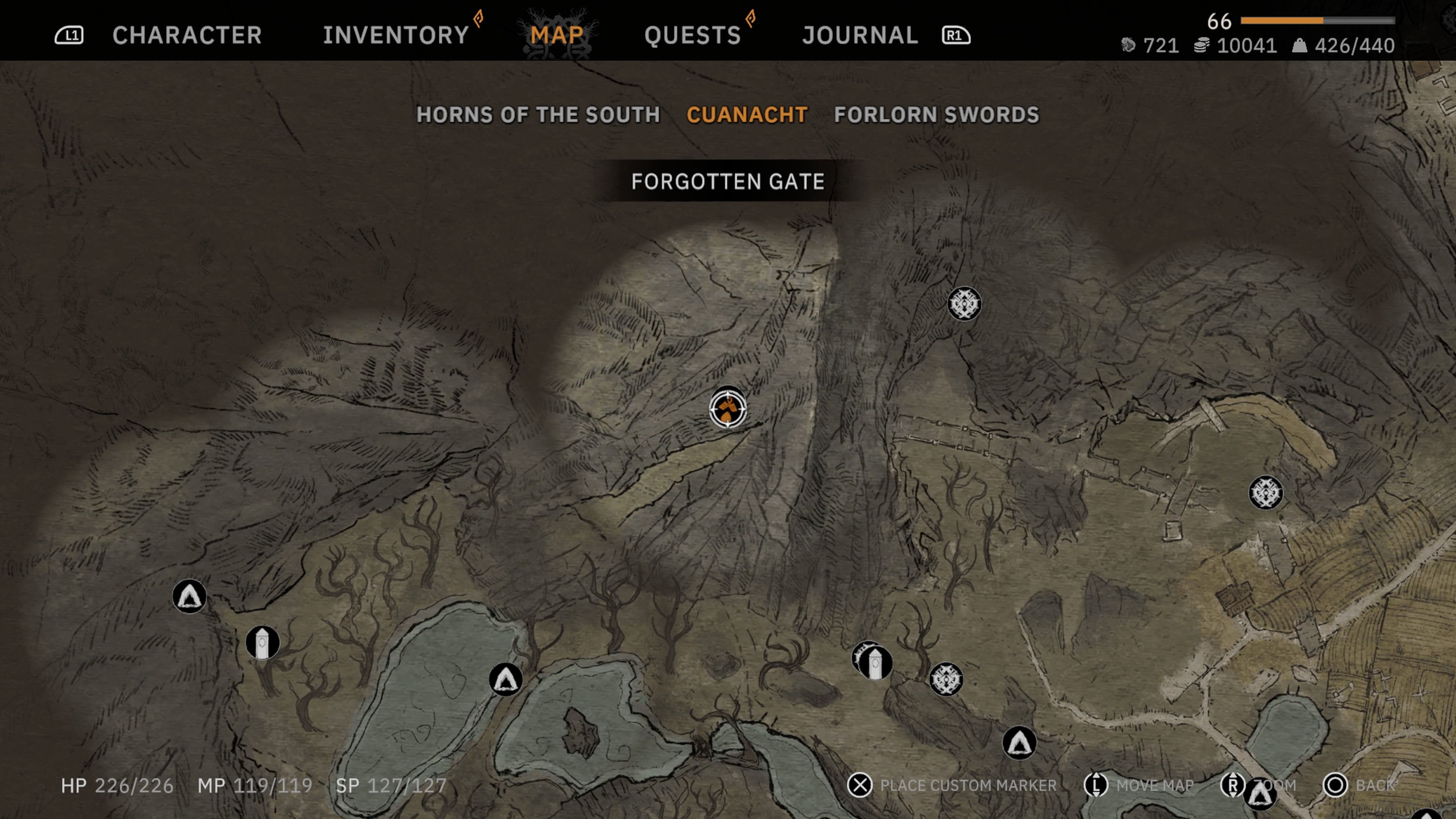1456x819 pixels.
Task: Click the orange Forgotten Gate map marker
Action: tap(728, 409)
